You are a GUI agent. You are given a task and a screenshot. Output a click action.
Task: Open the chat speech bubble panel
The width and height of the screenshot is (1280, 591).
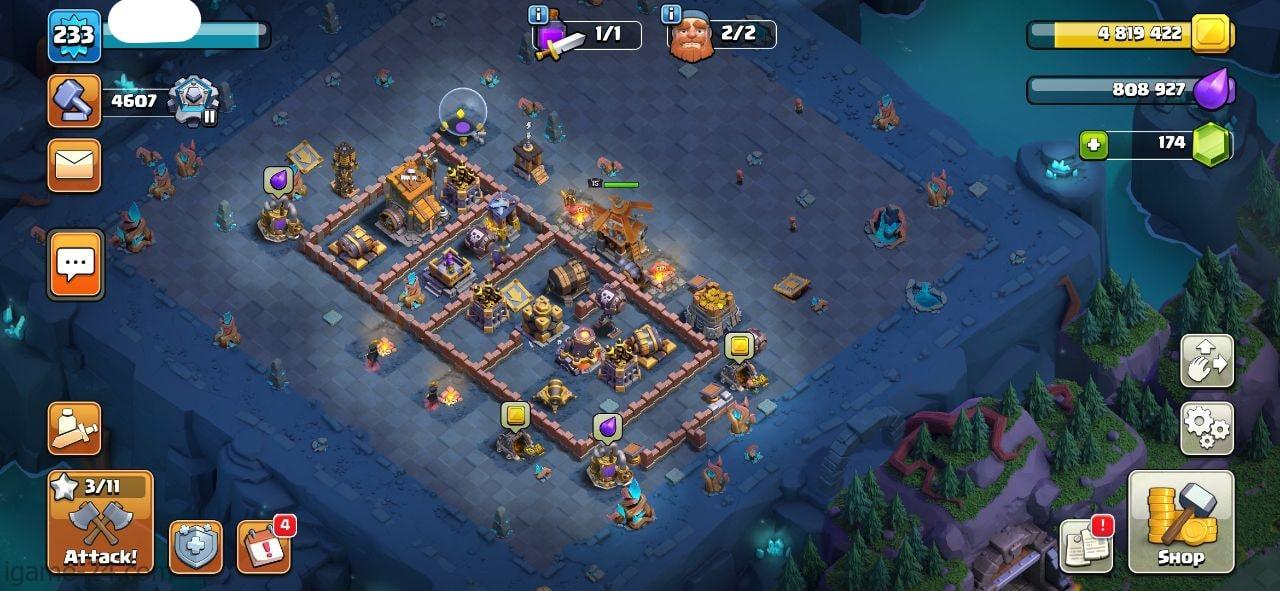pos(75,264)
